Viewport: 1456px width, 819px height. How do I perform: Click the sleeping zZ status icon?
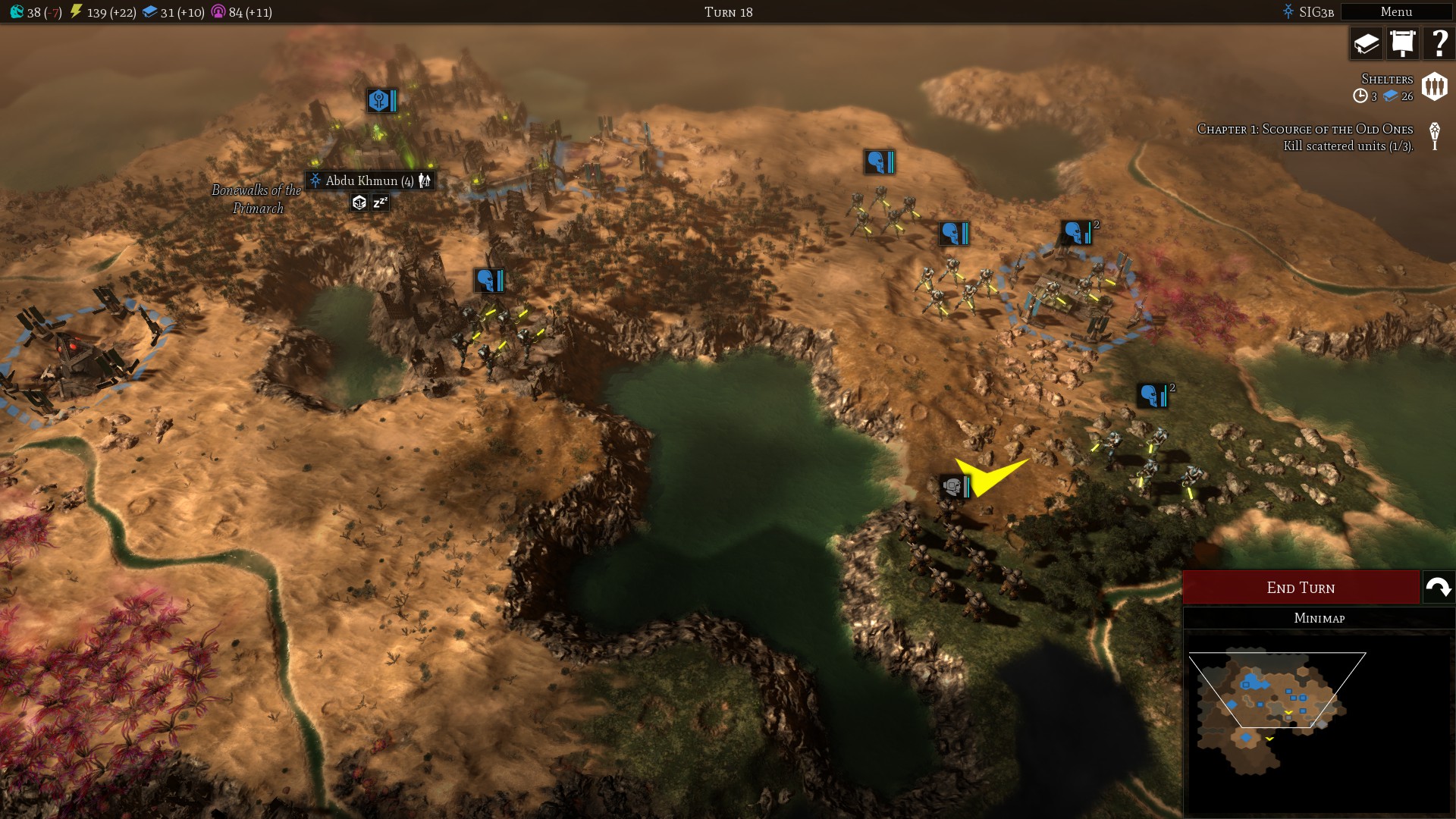point(380,202)
